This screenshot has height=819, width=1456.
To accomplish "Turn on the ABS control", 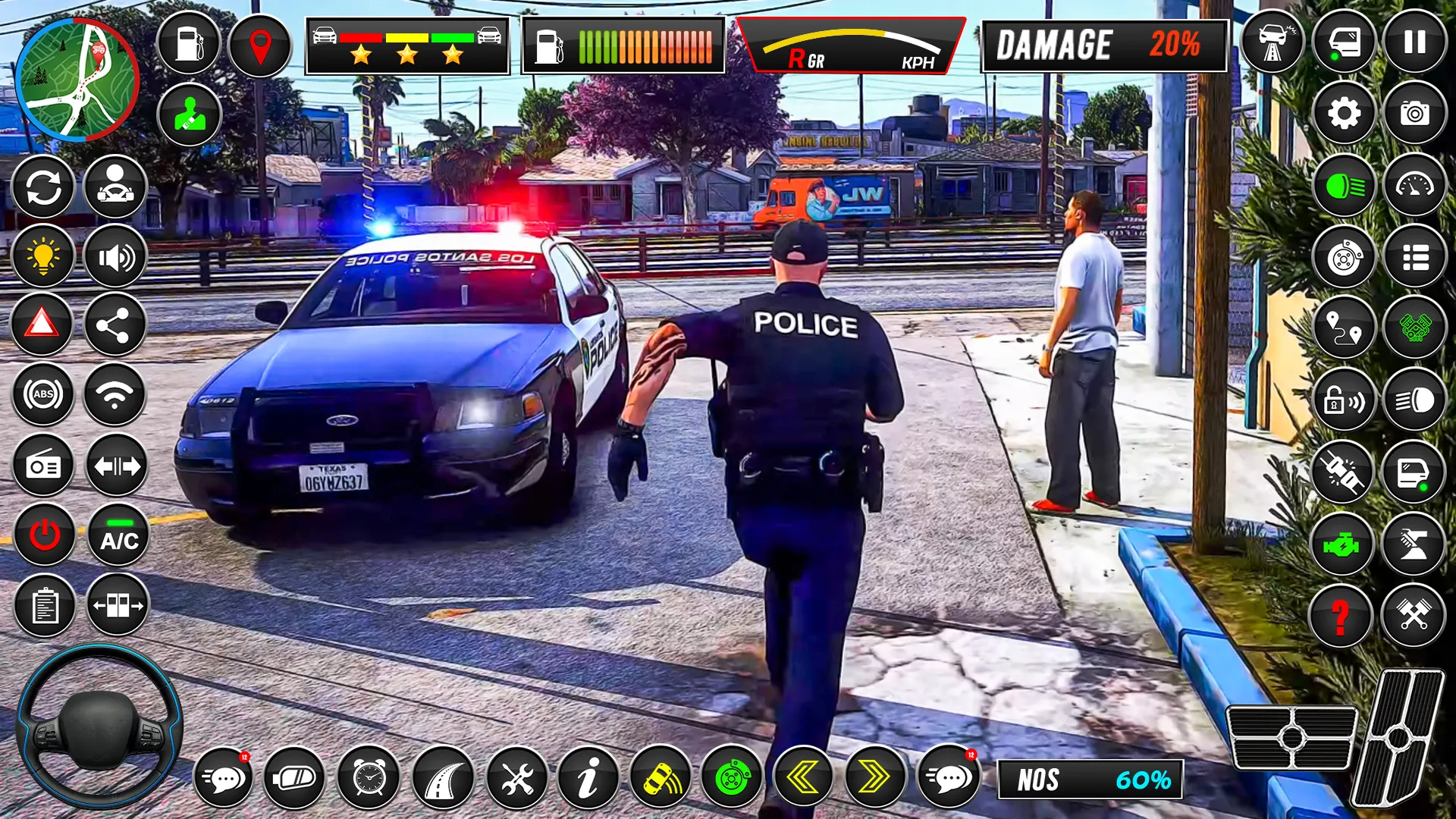I will [x=43, y=394].
